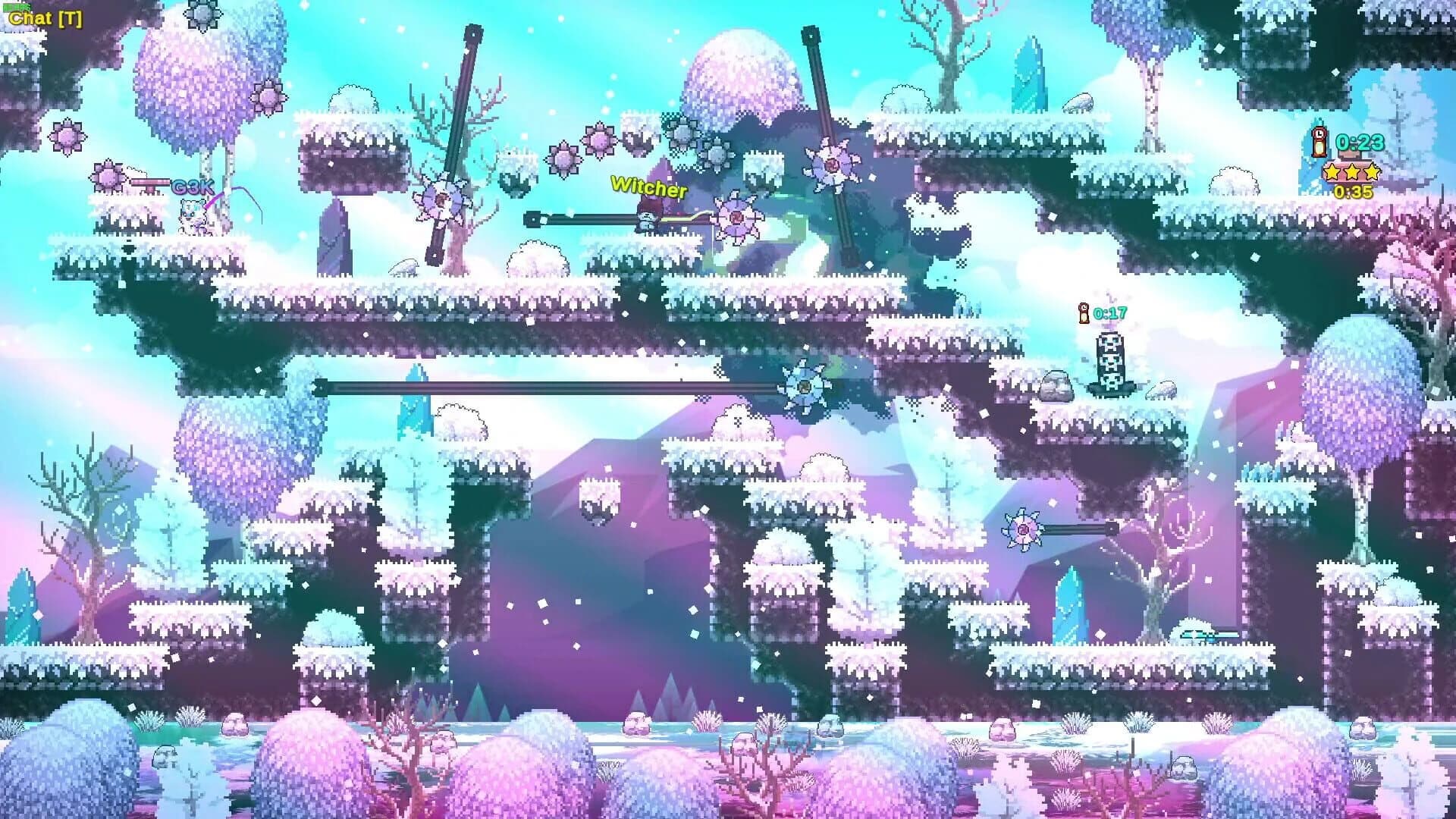Select the clock icon beside the 0:17 timer
The width and height of the screenshot is (1456, 819).
click(1084, 312)
